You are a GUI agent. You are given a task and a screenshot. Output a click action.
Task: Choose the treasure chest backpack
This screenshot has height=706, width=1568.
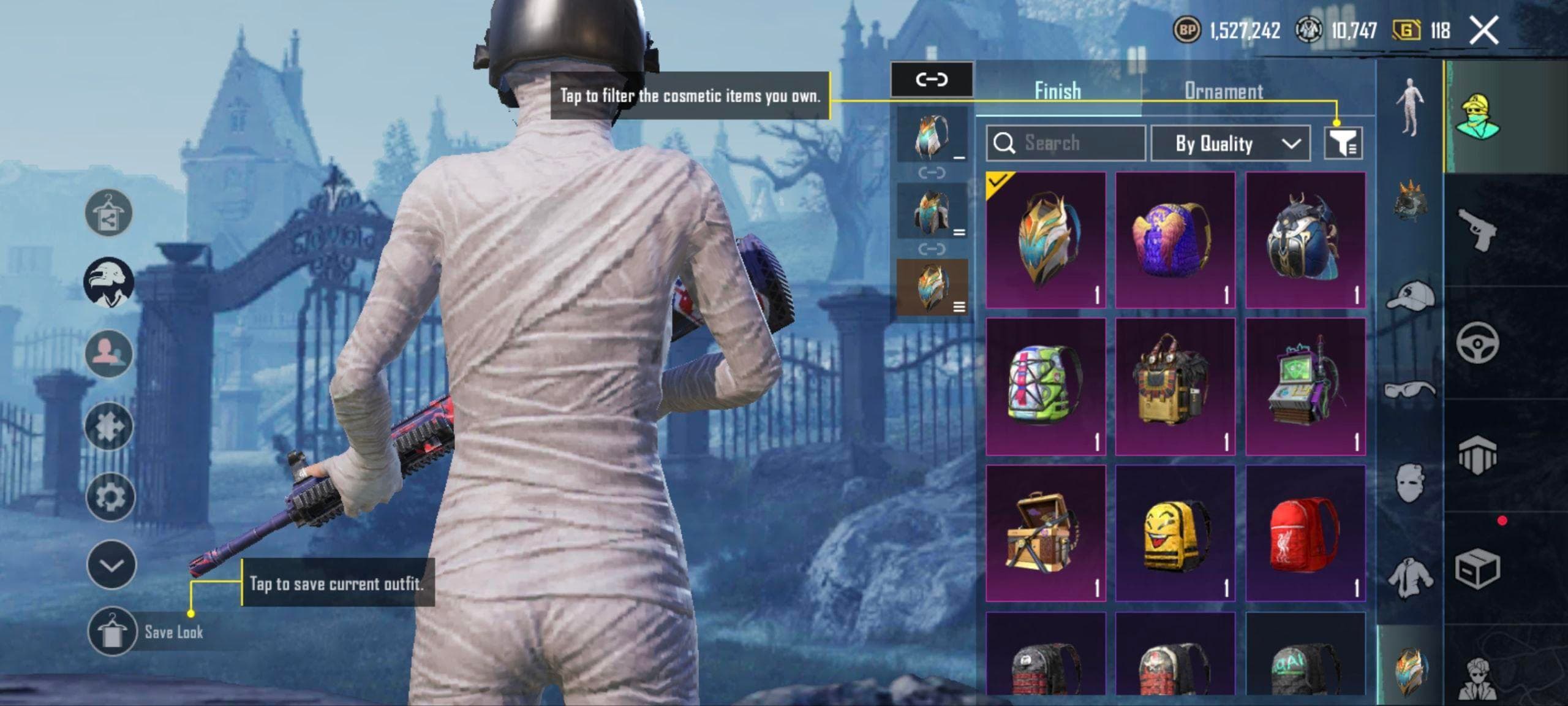pos(1046,533)
